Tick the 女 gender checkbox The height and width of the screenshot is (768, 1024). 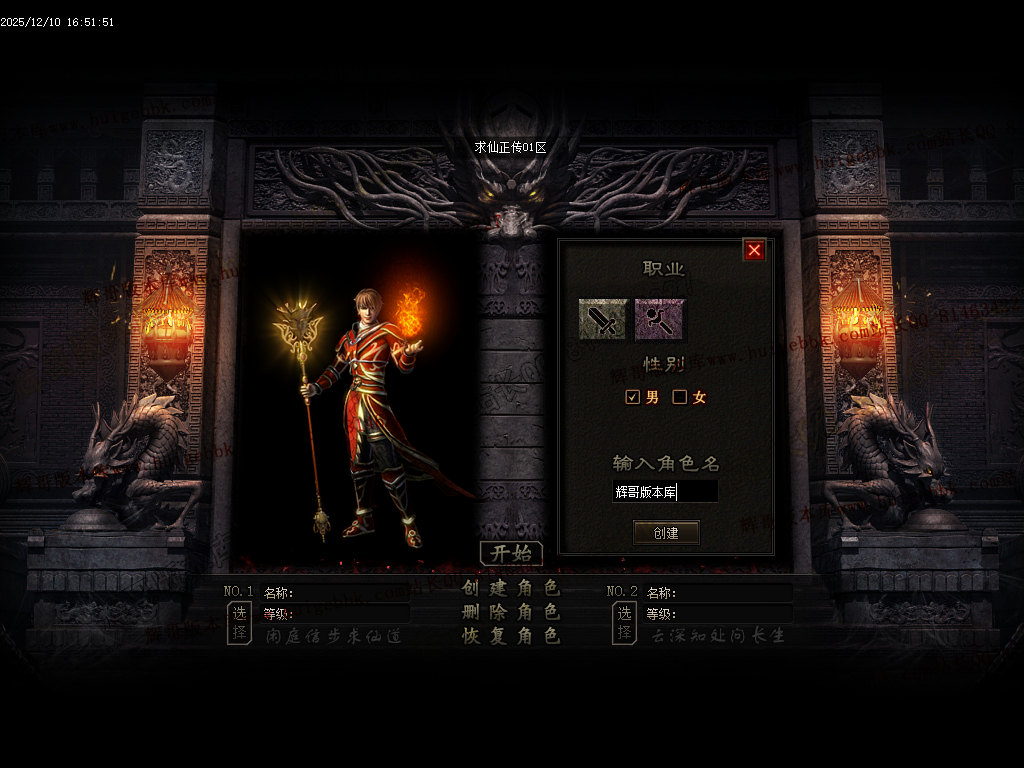pos(680,397)
